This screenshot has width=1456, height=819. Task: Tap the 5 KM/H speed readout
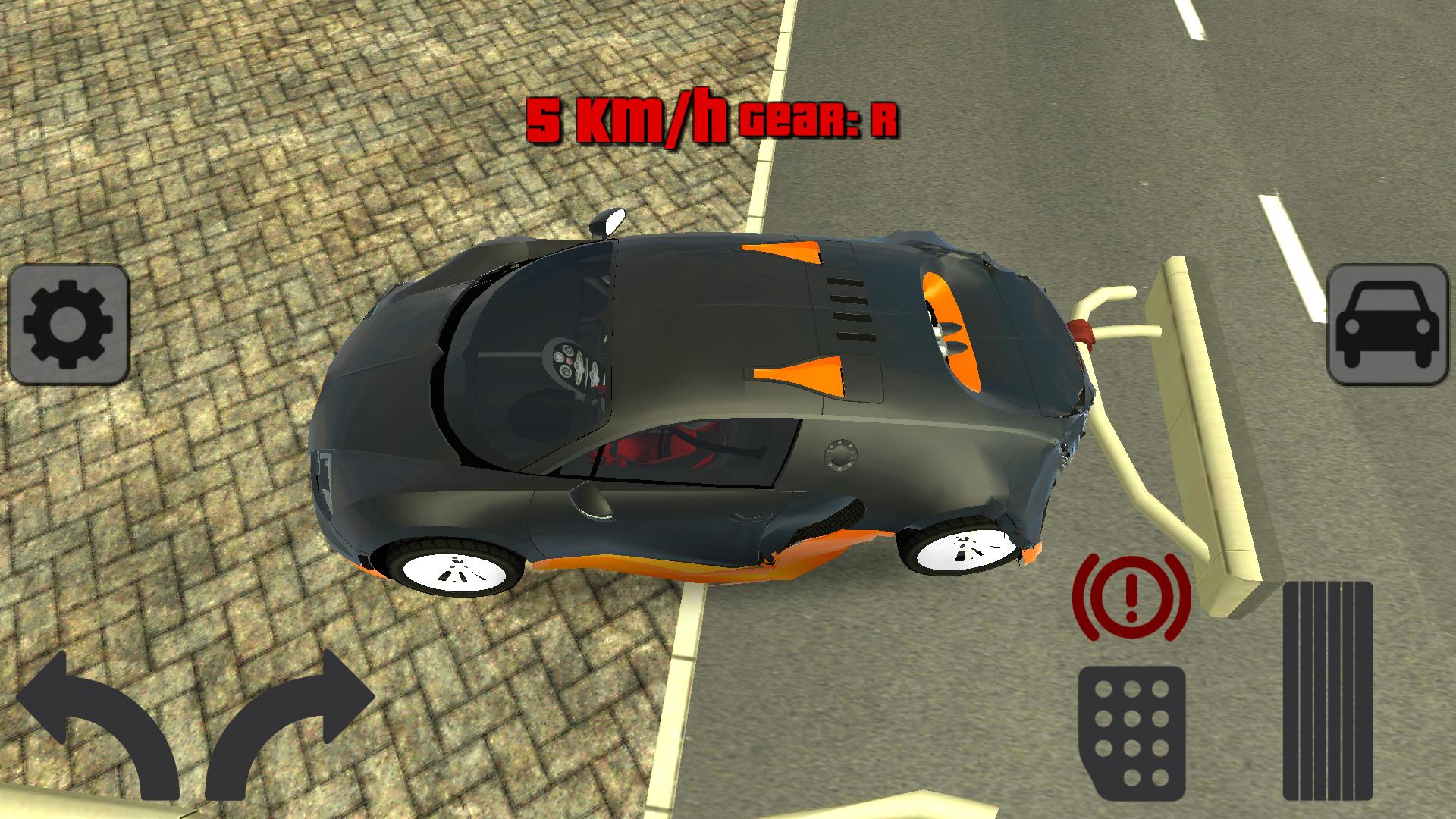629,118
